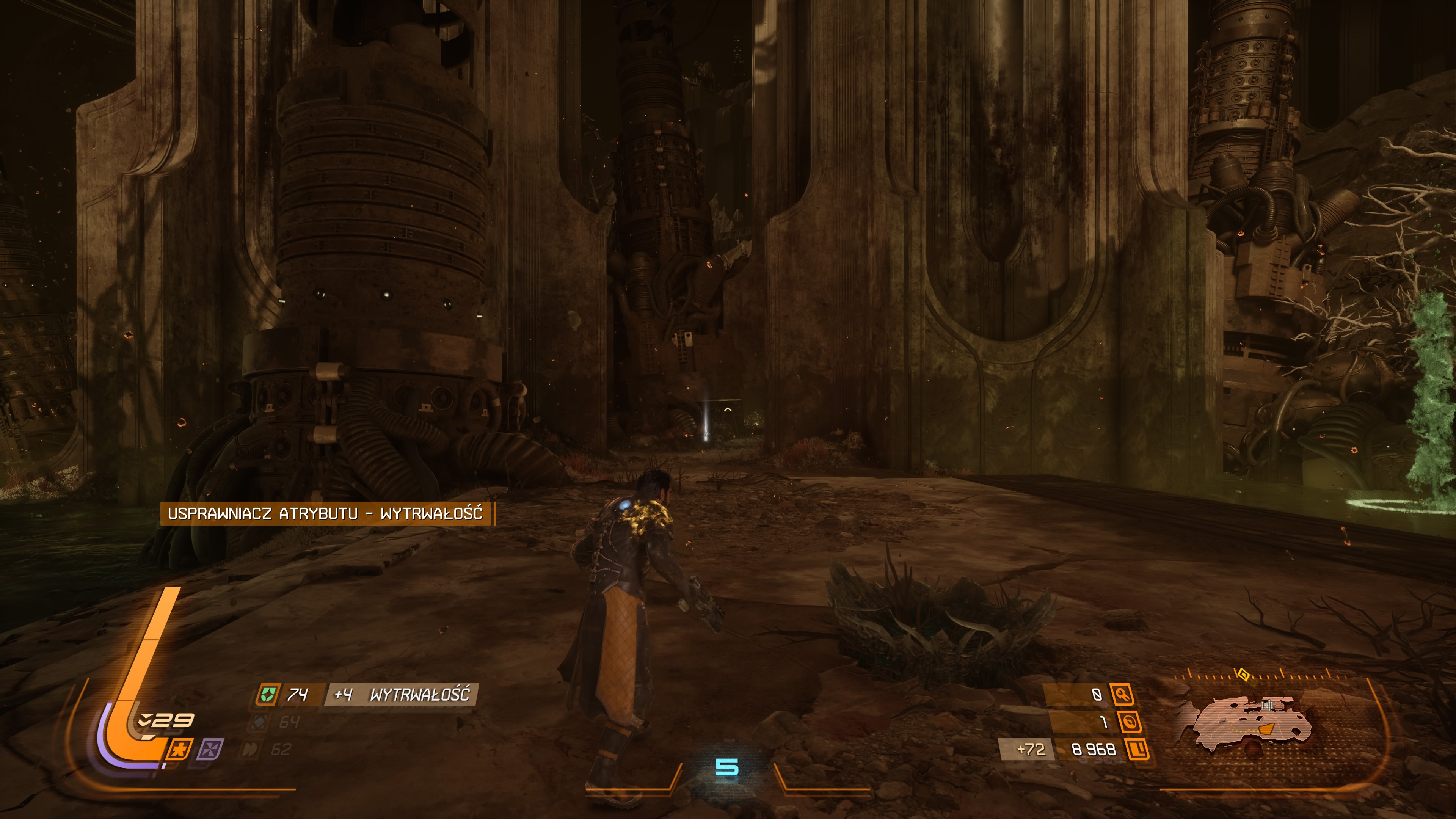Click the yellow diamond compass marker
1456x819 pixels.
pyautogui.click(x=1243, y=674)
